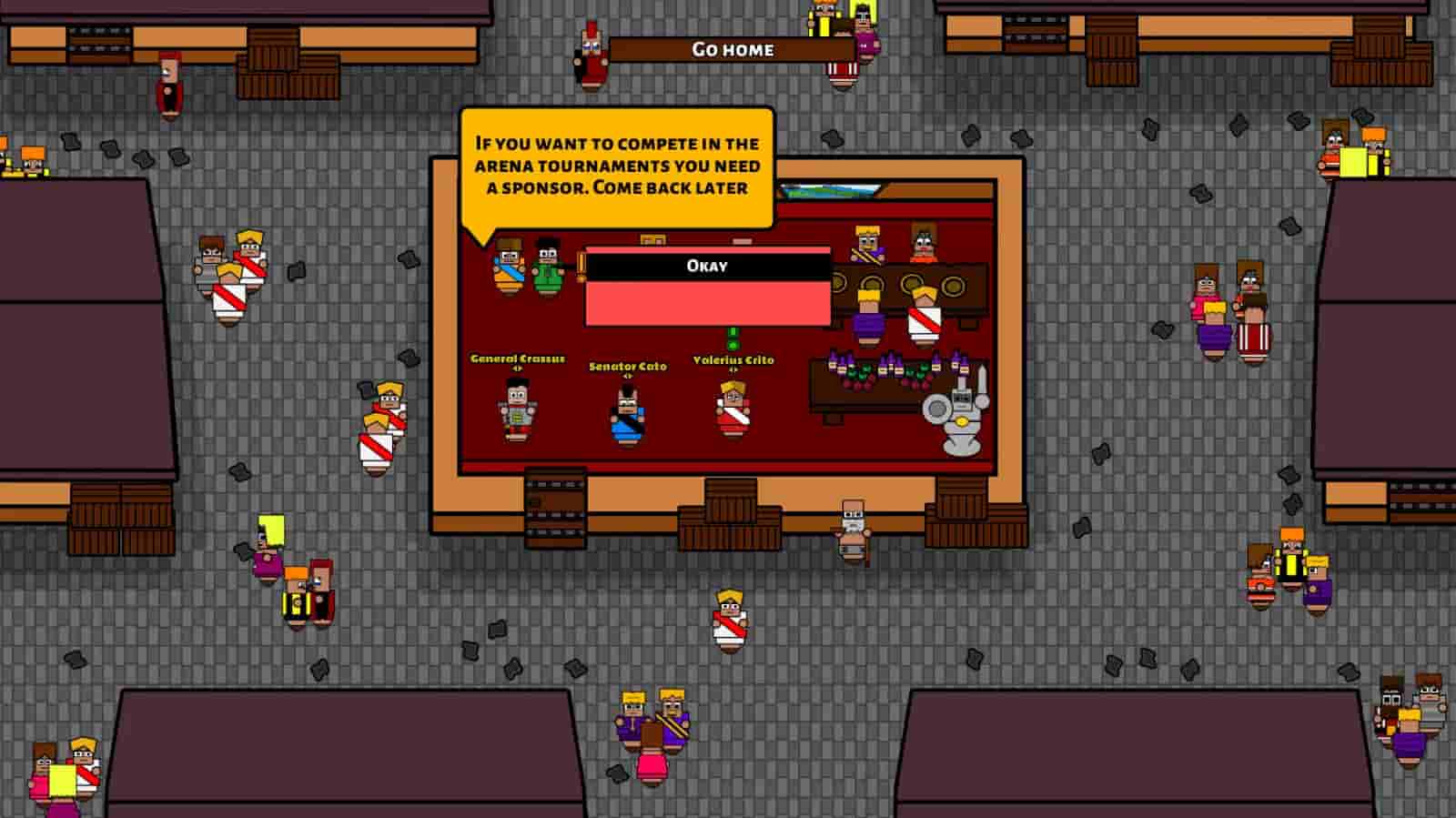The height and width of the screenshot is (818, 1456).
Task: Click the patron with the red sash at the bar
Action: [921, 312]
